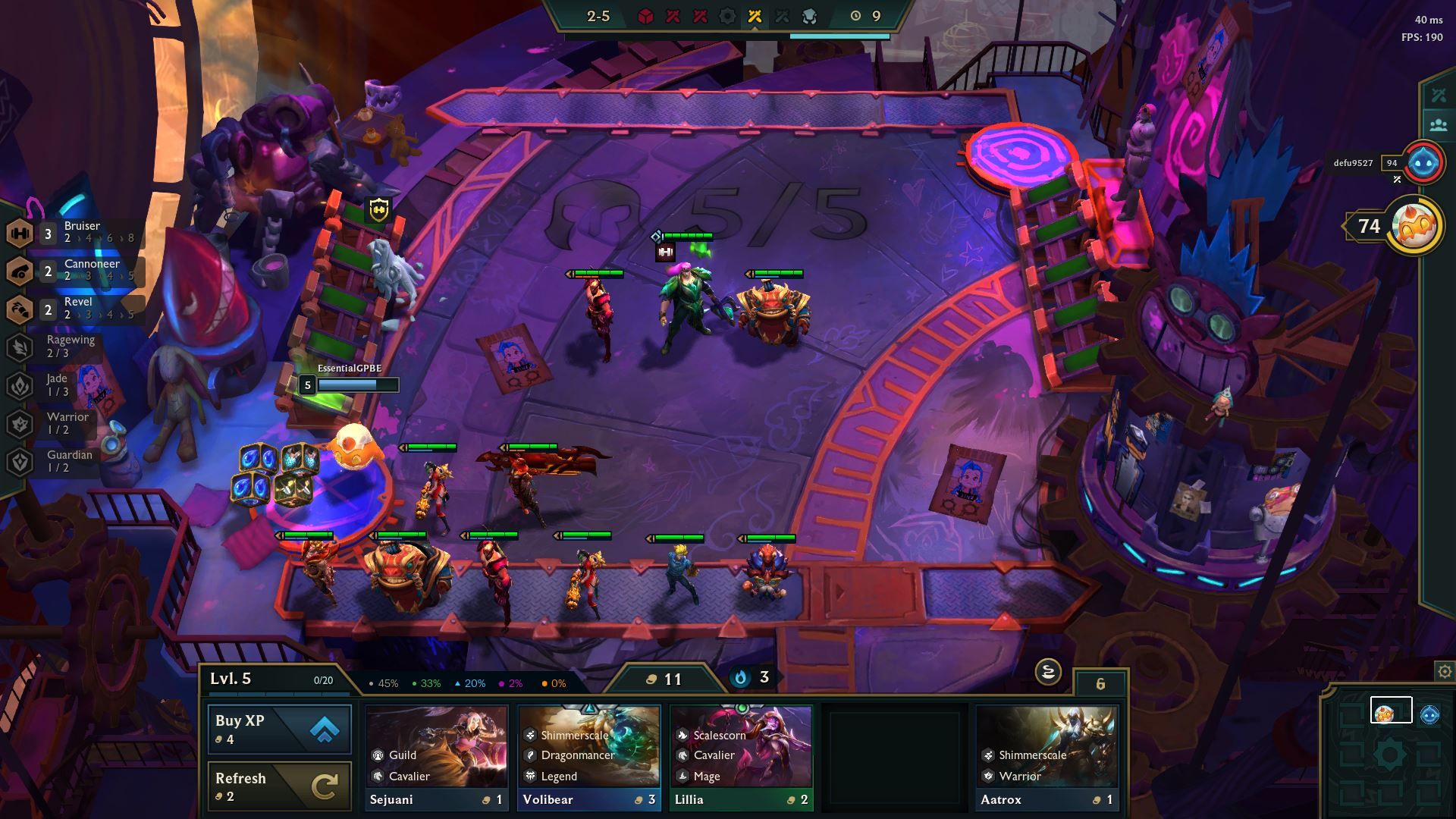Refresh the shop for 2 gold
1456x819 pixels.
(280, 786)
